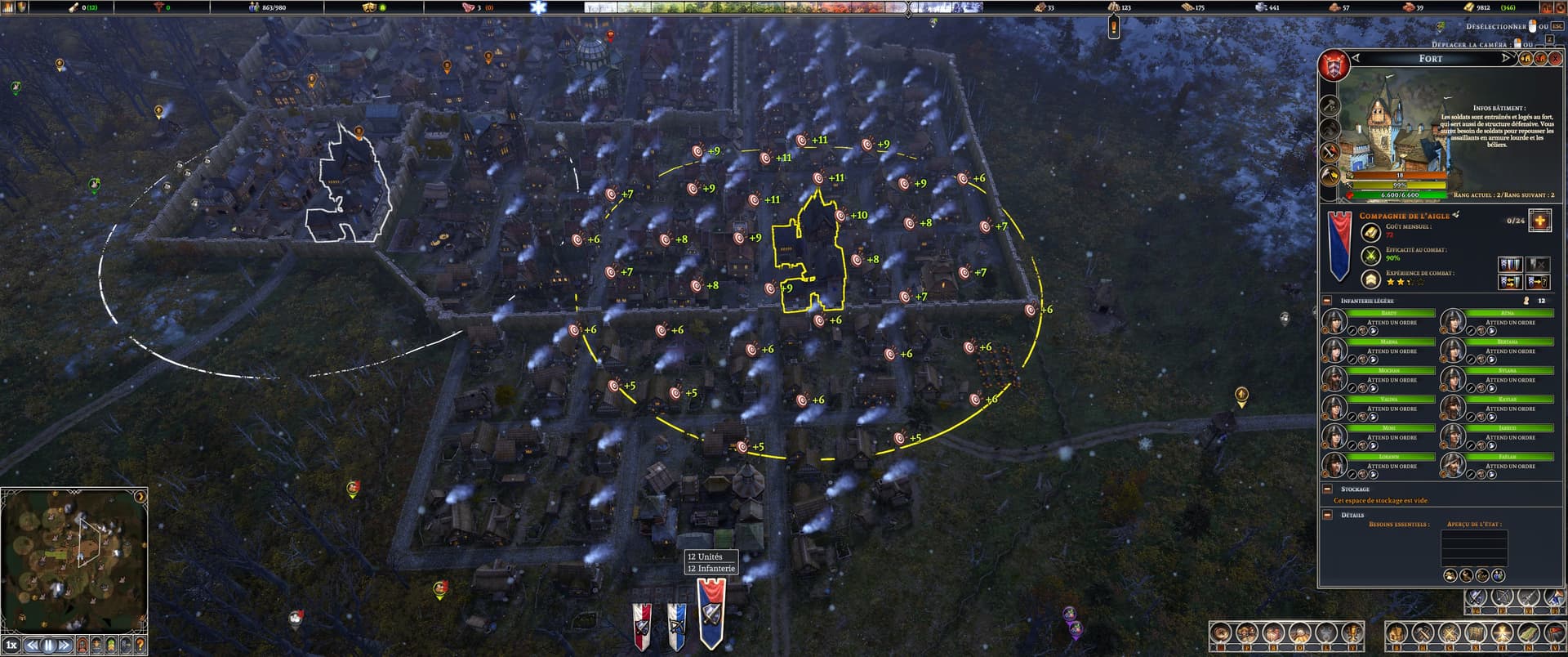Open the hammer build menu in the bottom toolbar
The height and width of the screenshot is (657, 1568).
[1423, 633]
